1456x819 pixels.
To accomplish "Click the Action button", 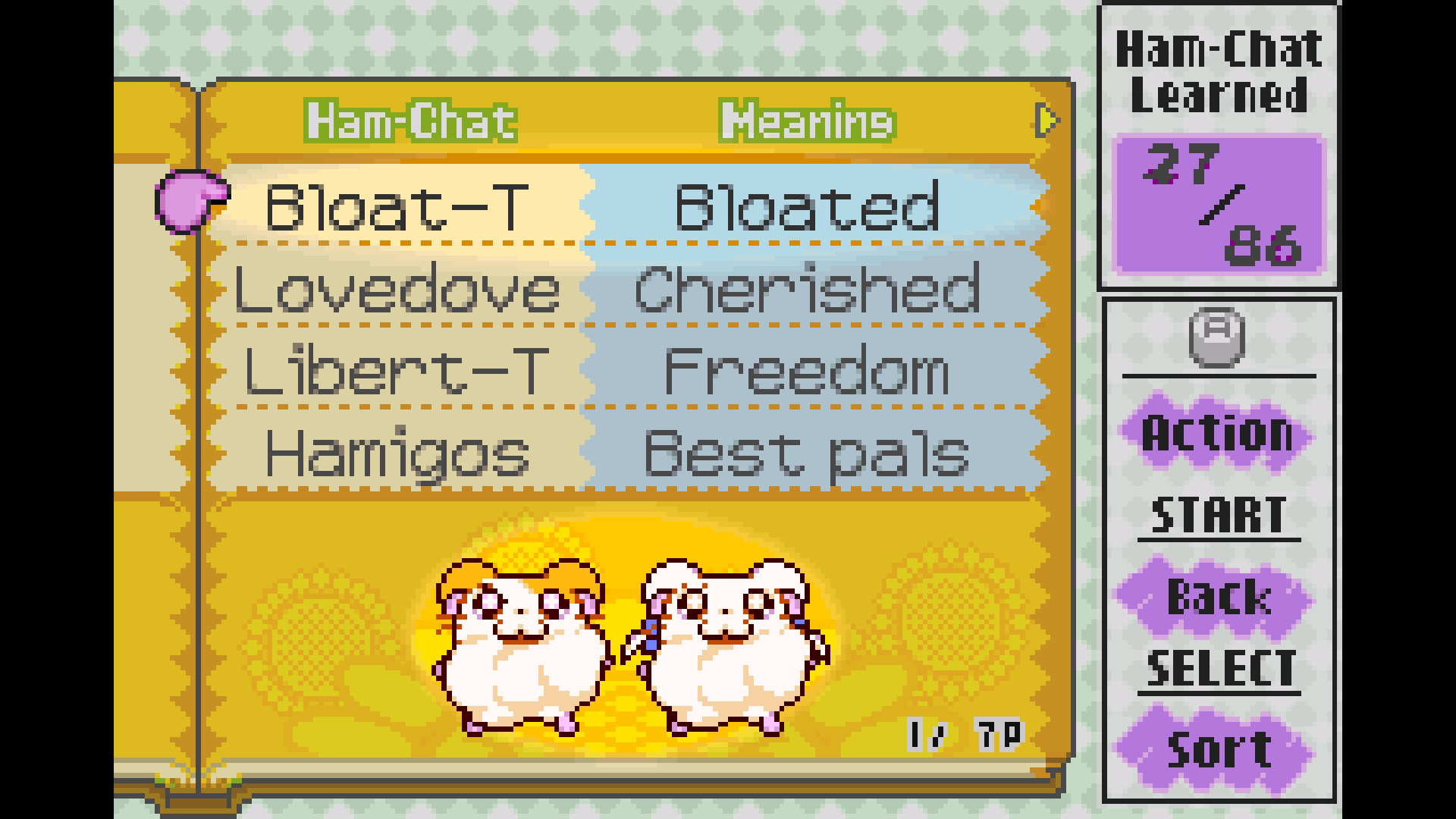I will point(1217,433).
